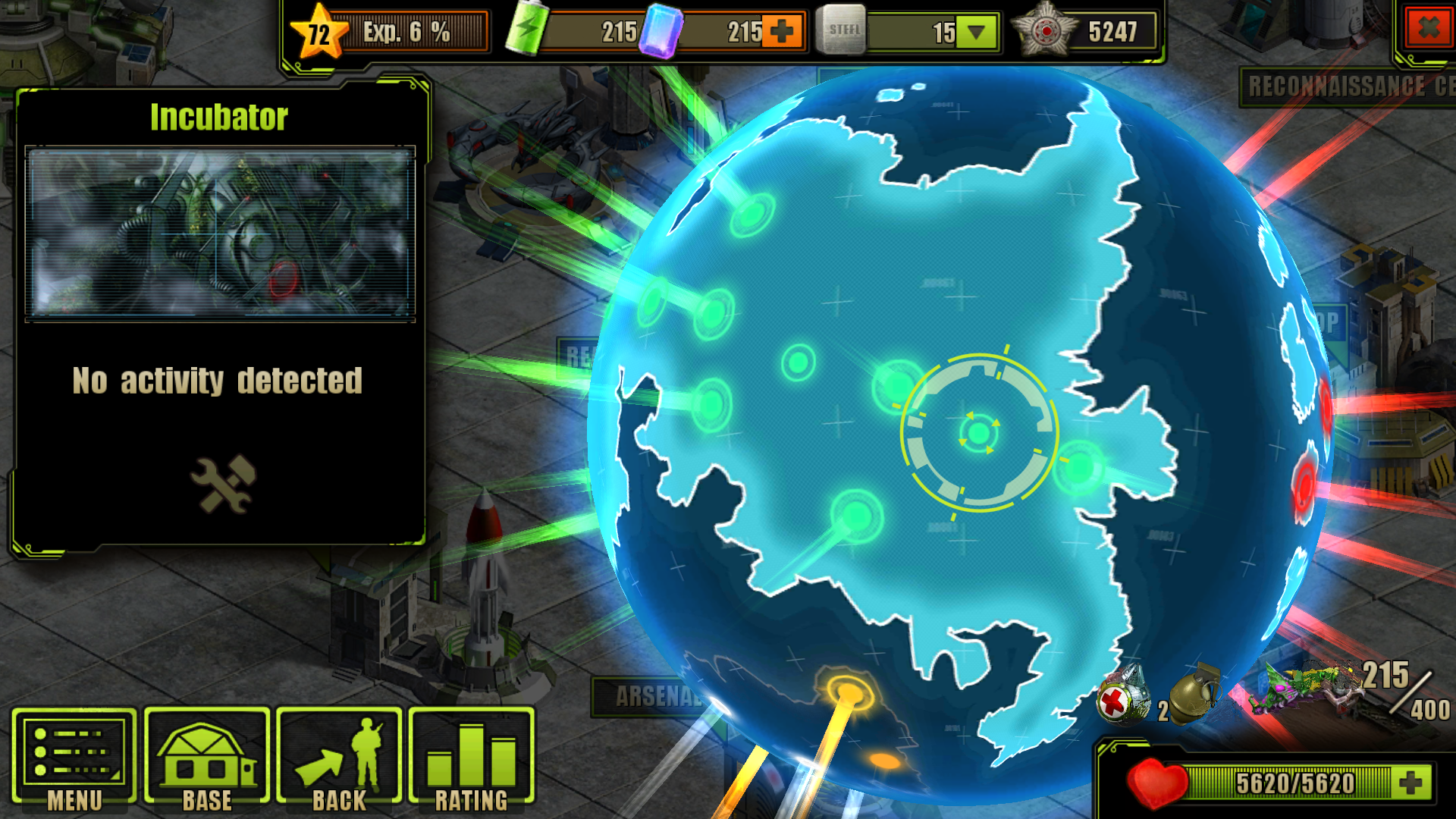Open the Incubator preview image

tap(220, 234)
